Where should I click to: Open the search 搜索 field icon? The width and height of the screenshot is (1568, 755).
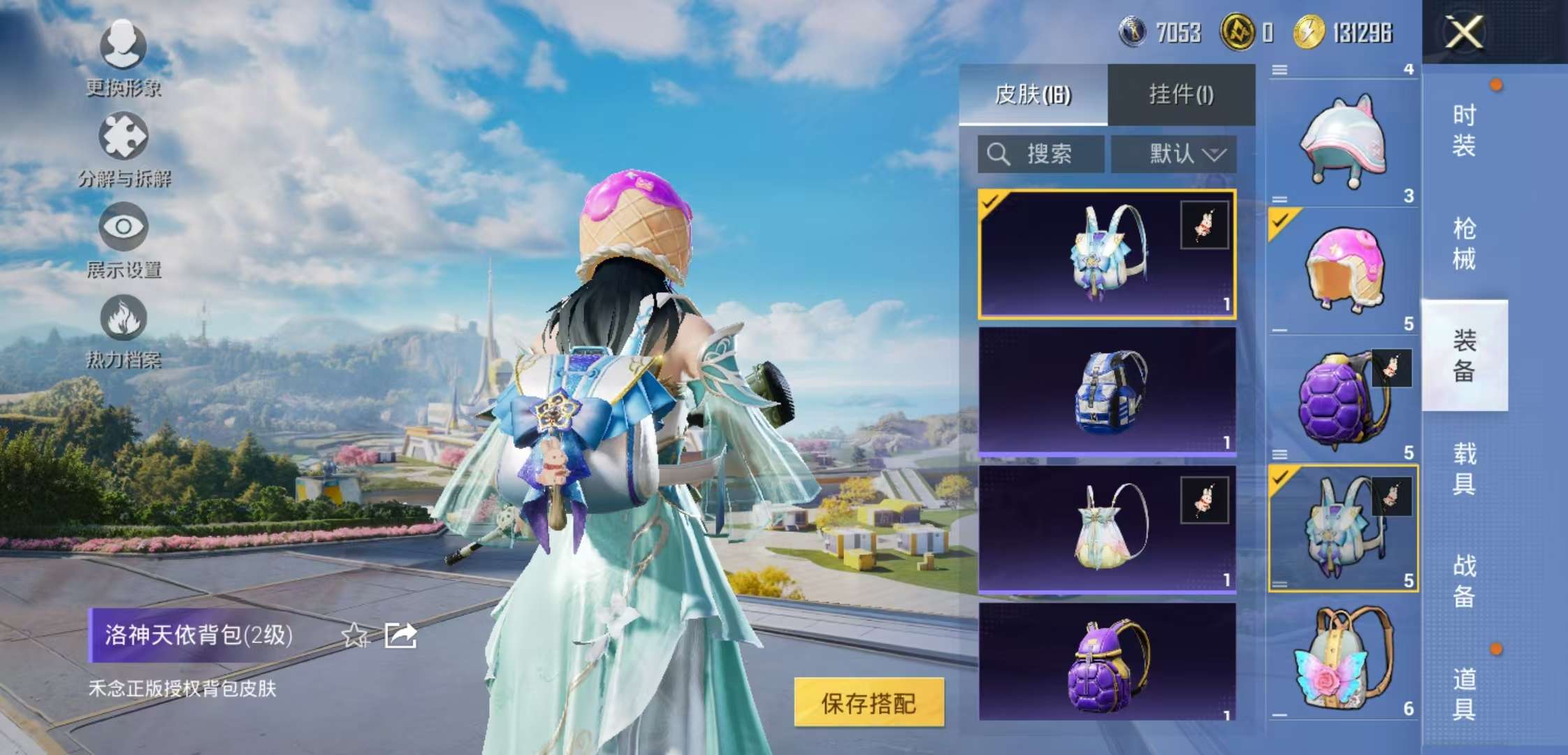point(999,152)
